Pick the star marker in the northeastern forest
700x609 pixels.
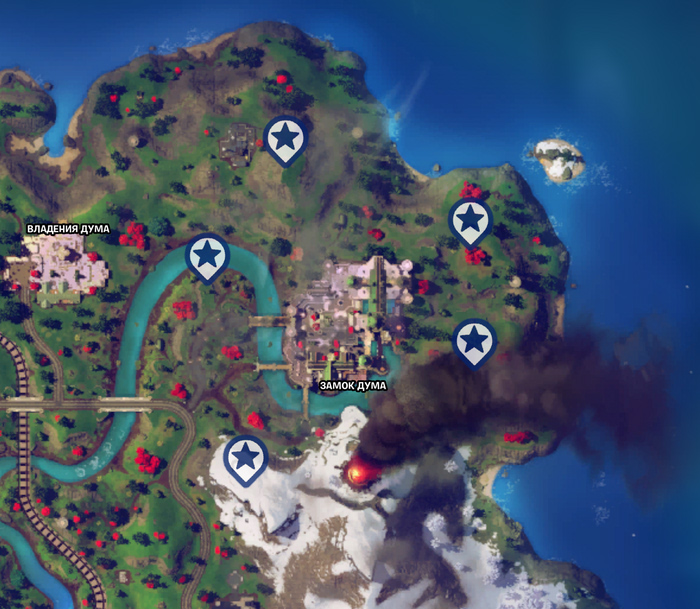469,221
